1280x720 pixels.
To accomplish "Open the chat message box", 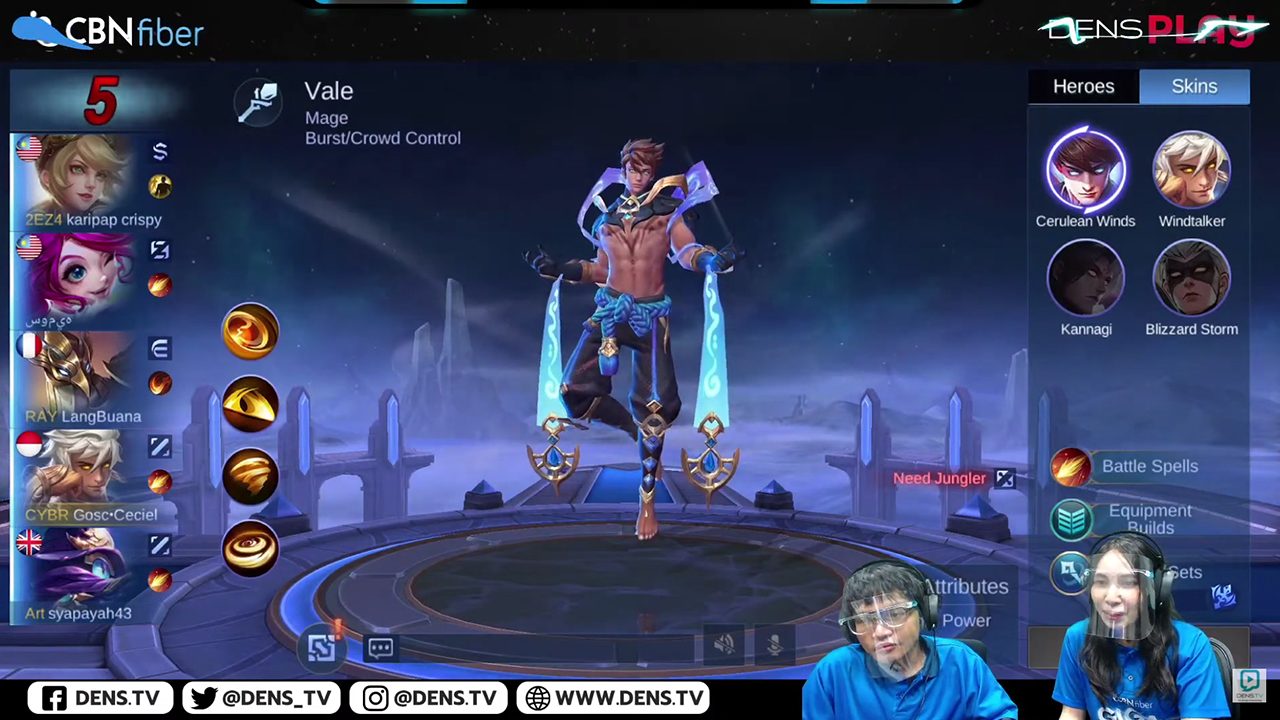I will [x=381, y=648].
